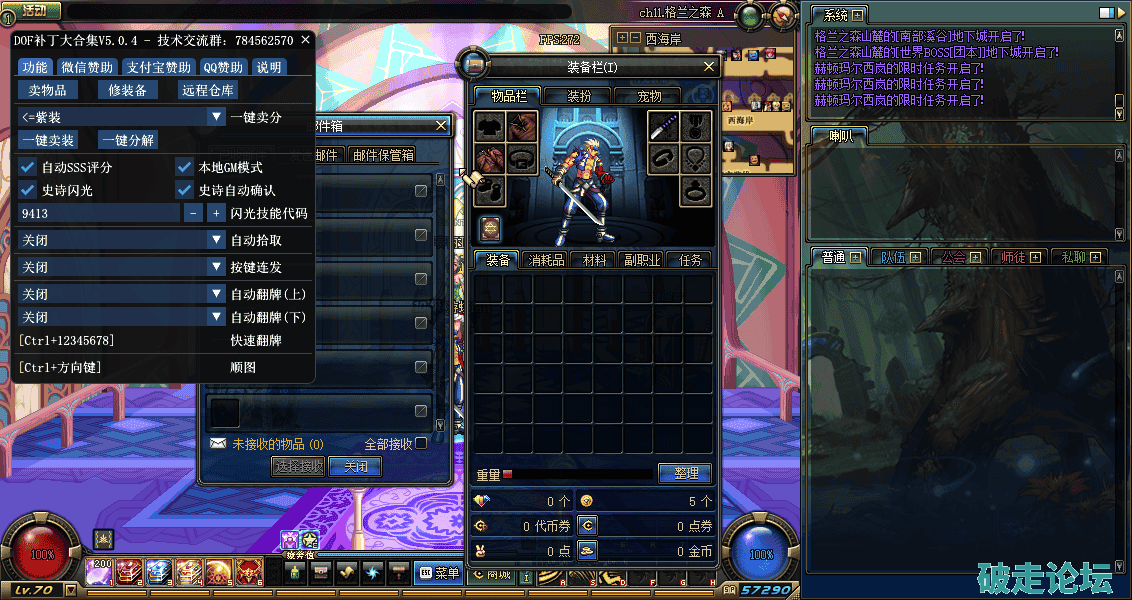1132x600 pixels.
Task: Click the 整理 sort button
Action: tap(684, 473)
